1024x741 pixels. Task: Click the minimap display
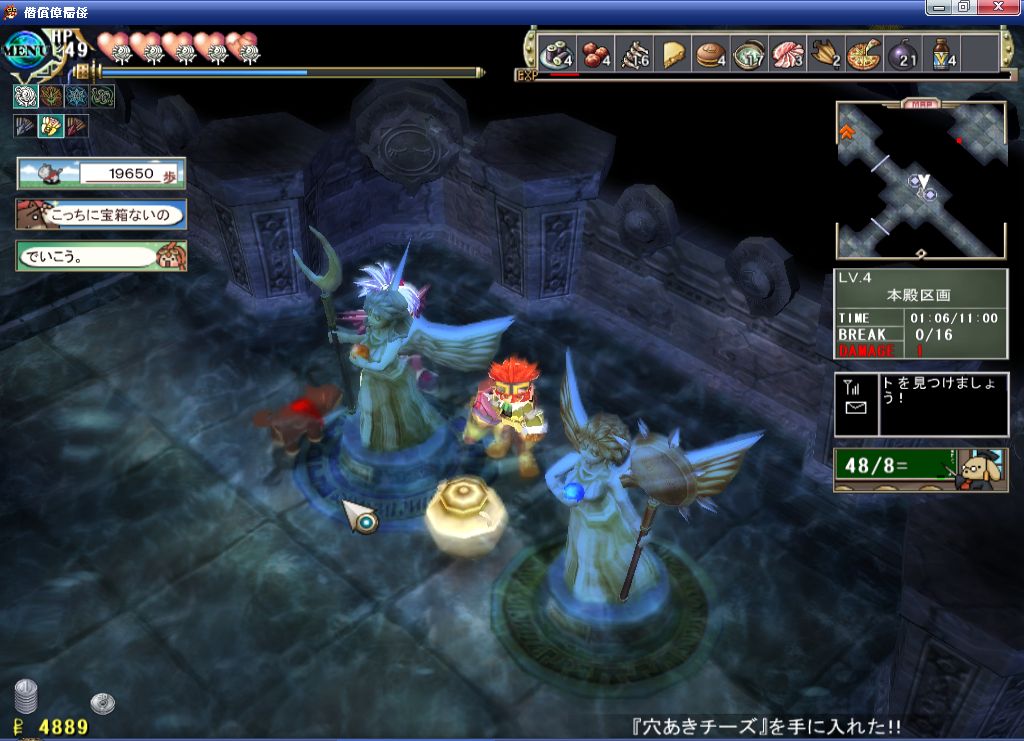click(921, 182)
